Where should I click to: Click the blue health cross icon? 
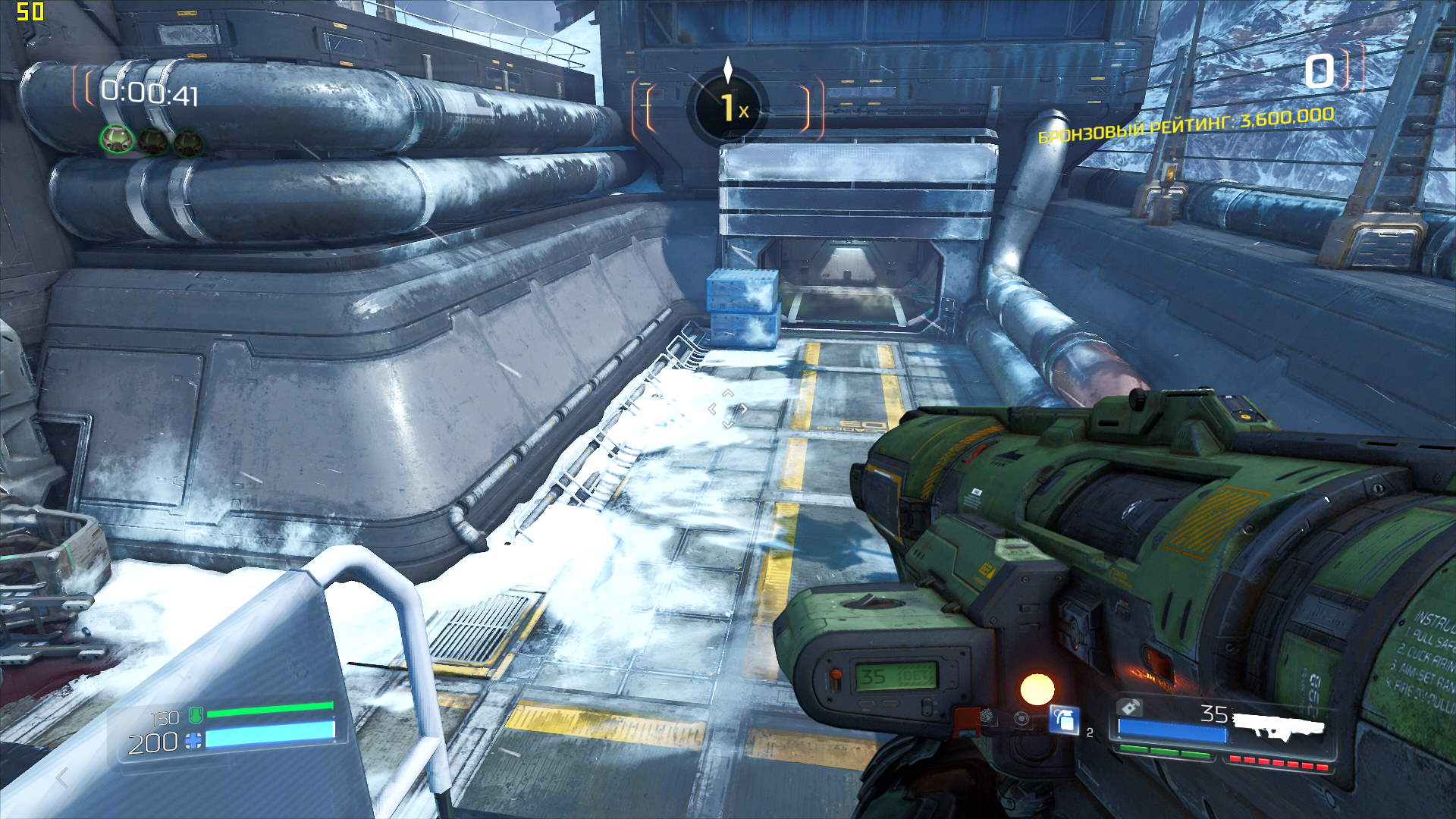194,741
